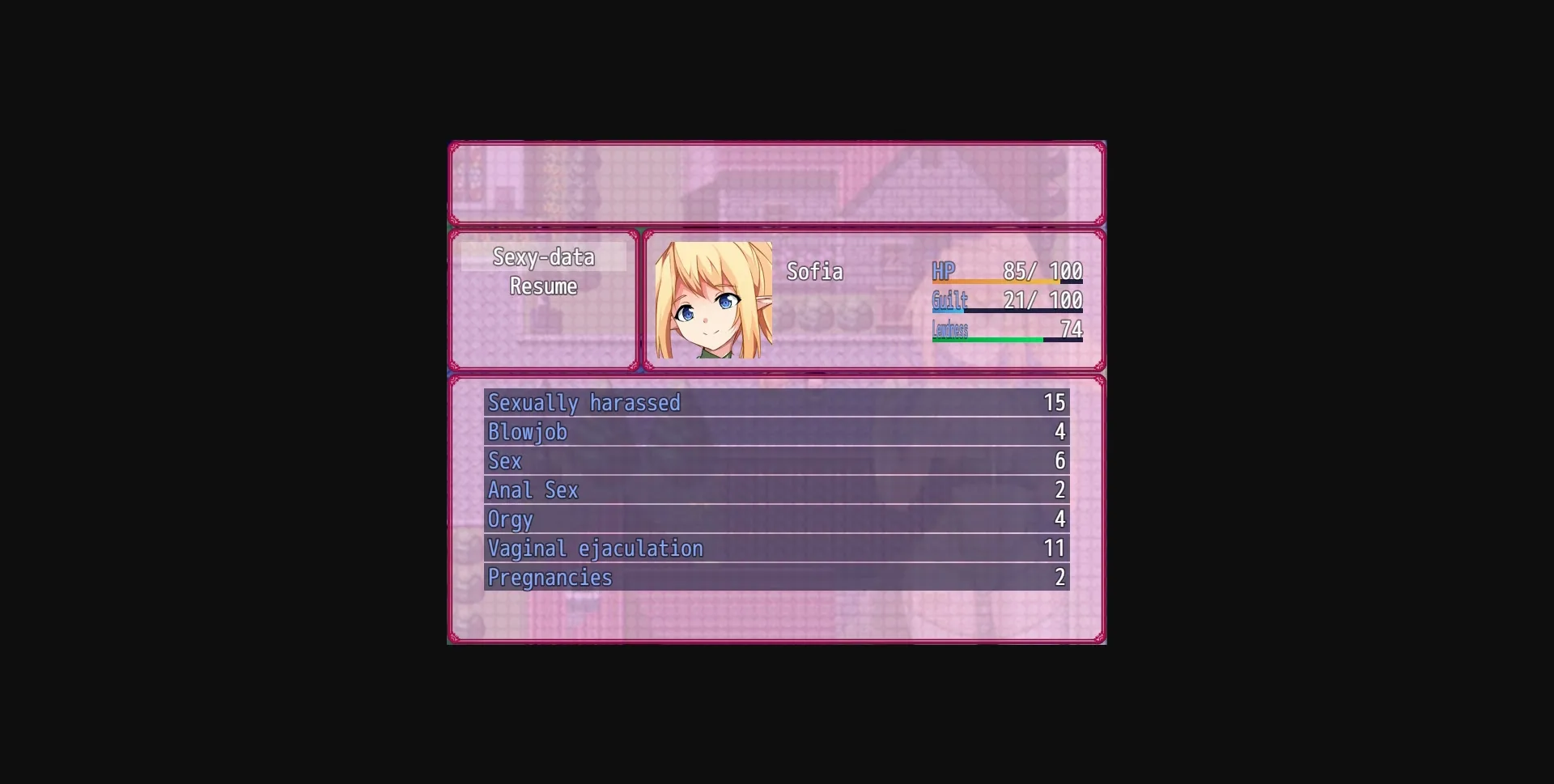Click the Sexually harassed count of 15
Image resolution: width=1554 pixels, height=784 pixels.
1055,402
